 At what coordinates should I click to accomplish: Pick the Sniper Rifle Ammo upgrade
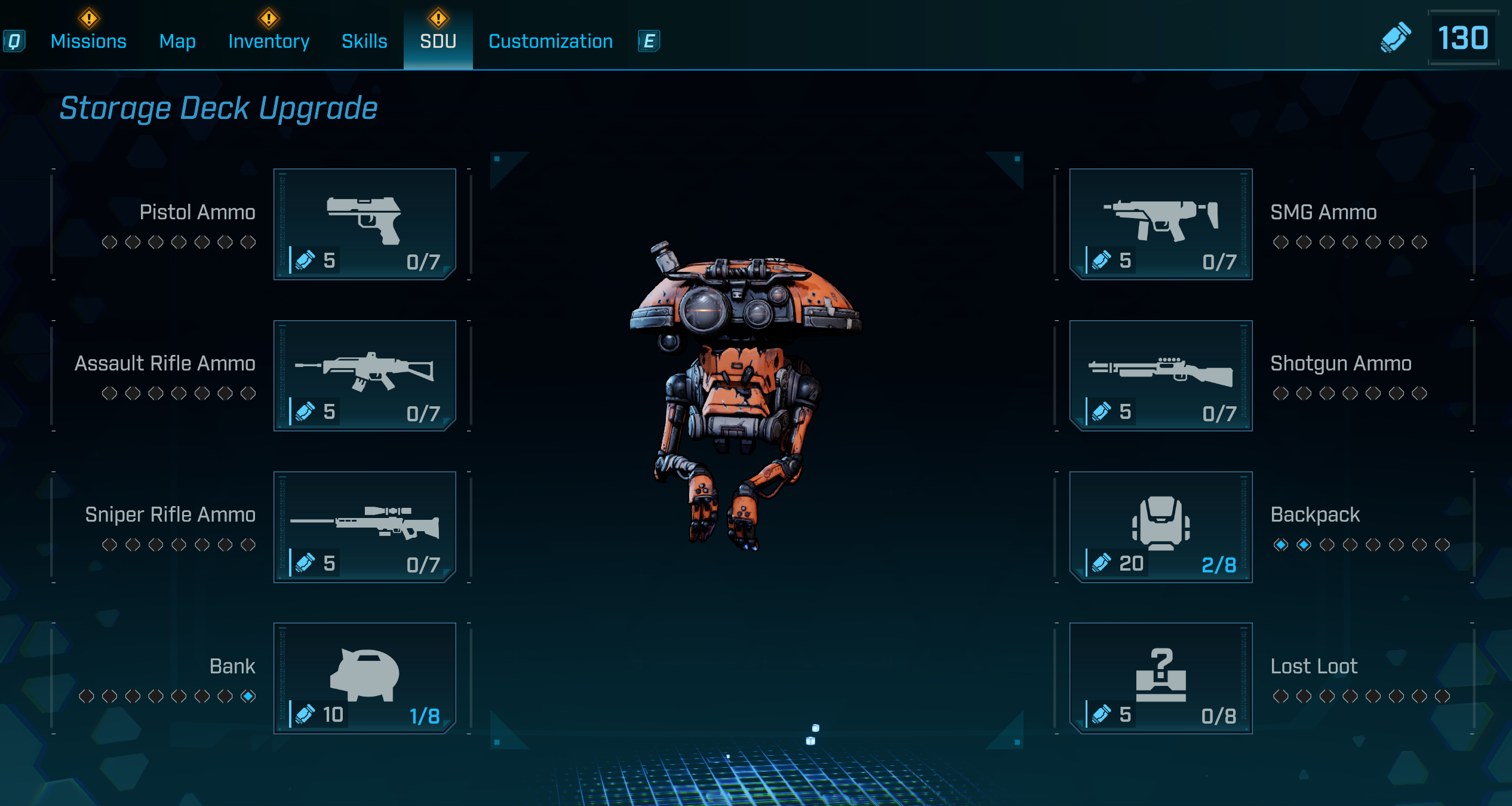coord(364,526)
